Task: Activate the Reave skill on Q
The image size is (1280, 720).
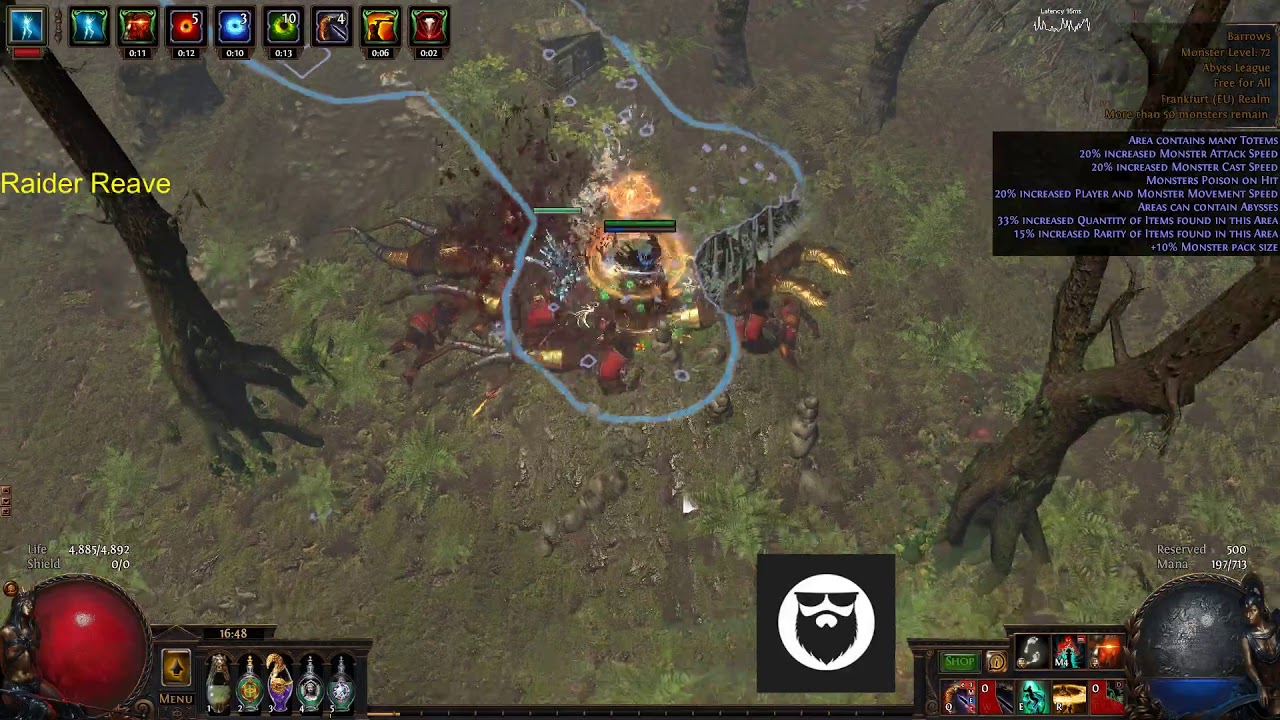Action: pyautogui.click(x=962, y=696)
